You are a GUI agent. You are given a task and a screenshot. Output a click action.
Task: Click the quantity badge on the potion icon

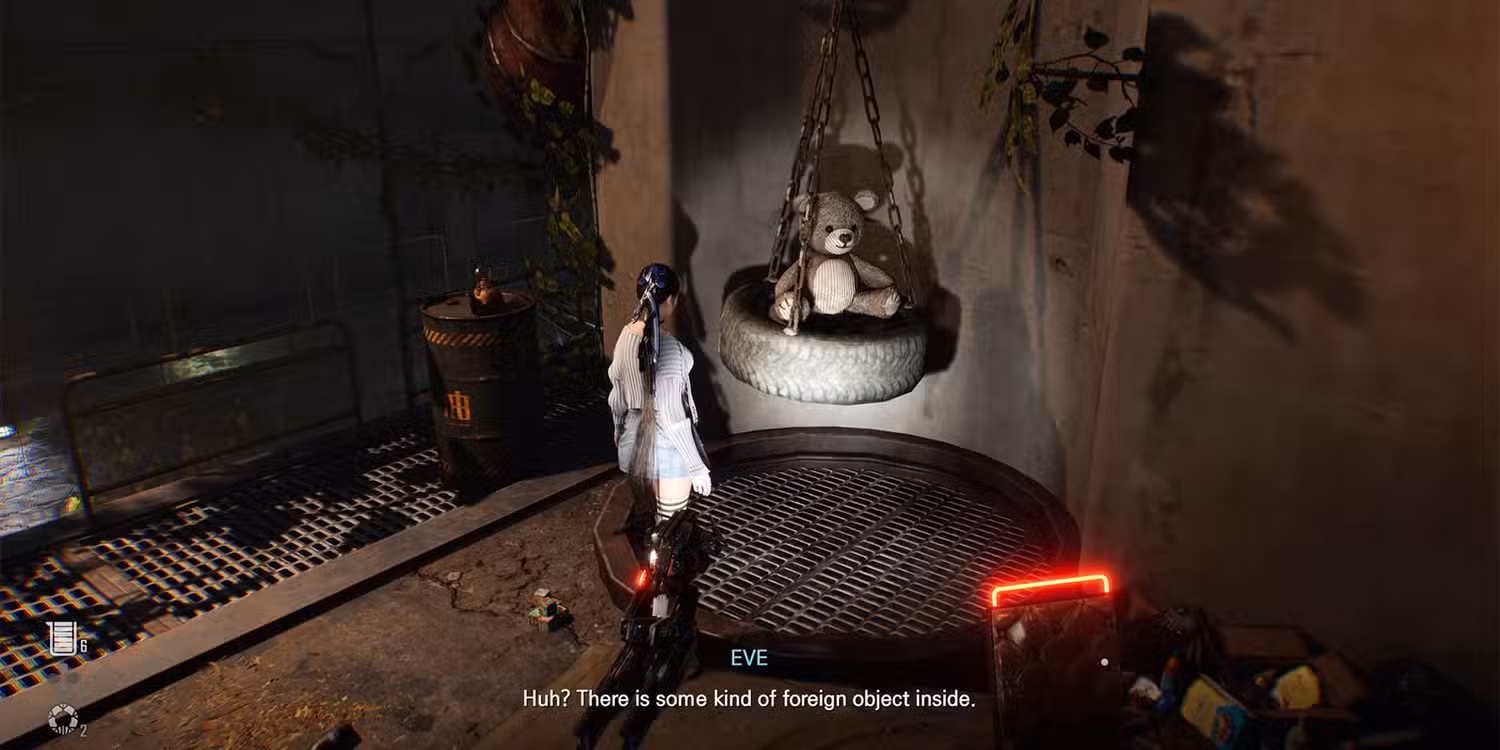click(83, 645)
